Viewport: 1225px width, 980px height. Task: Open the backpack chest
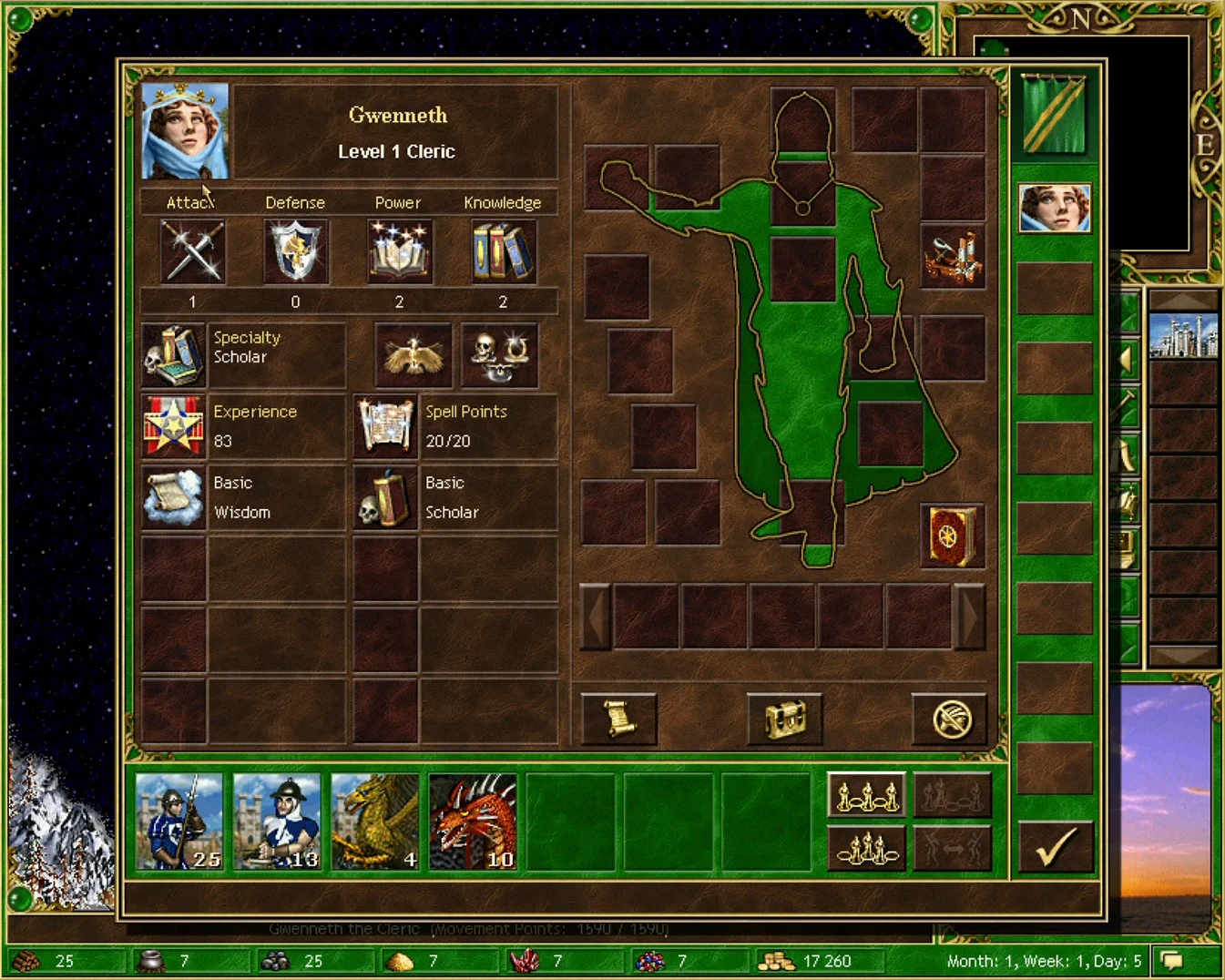point(785,719)
